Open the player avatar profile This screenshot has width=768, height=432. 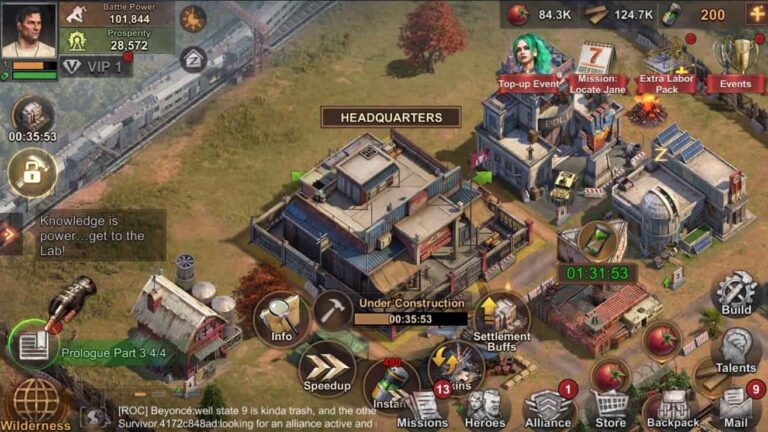pos(28,31)
